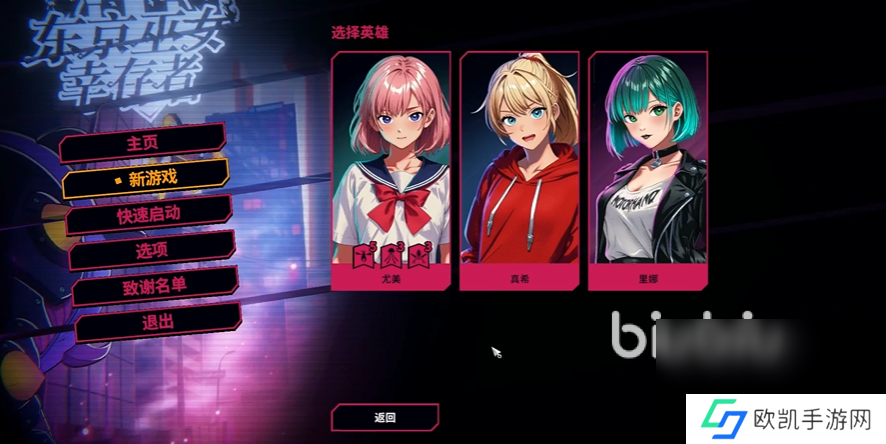Click 退出 to exit the game

tap(158, 322)
